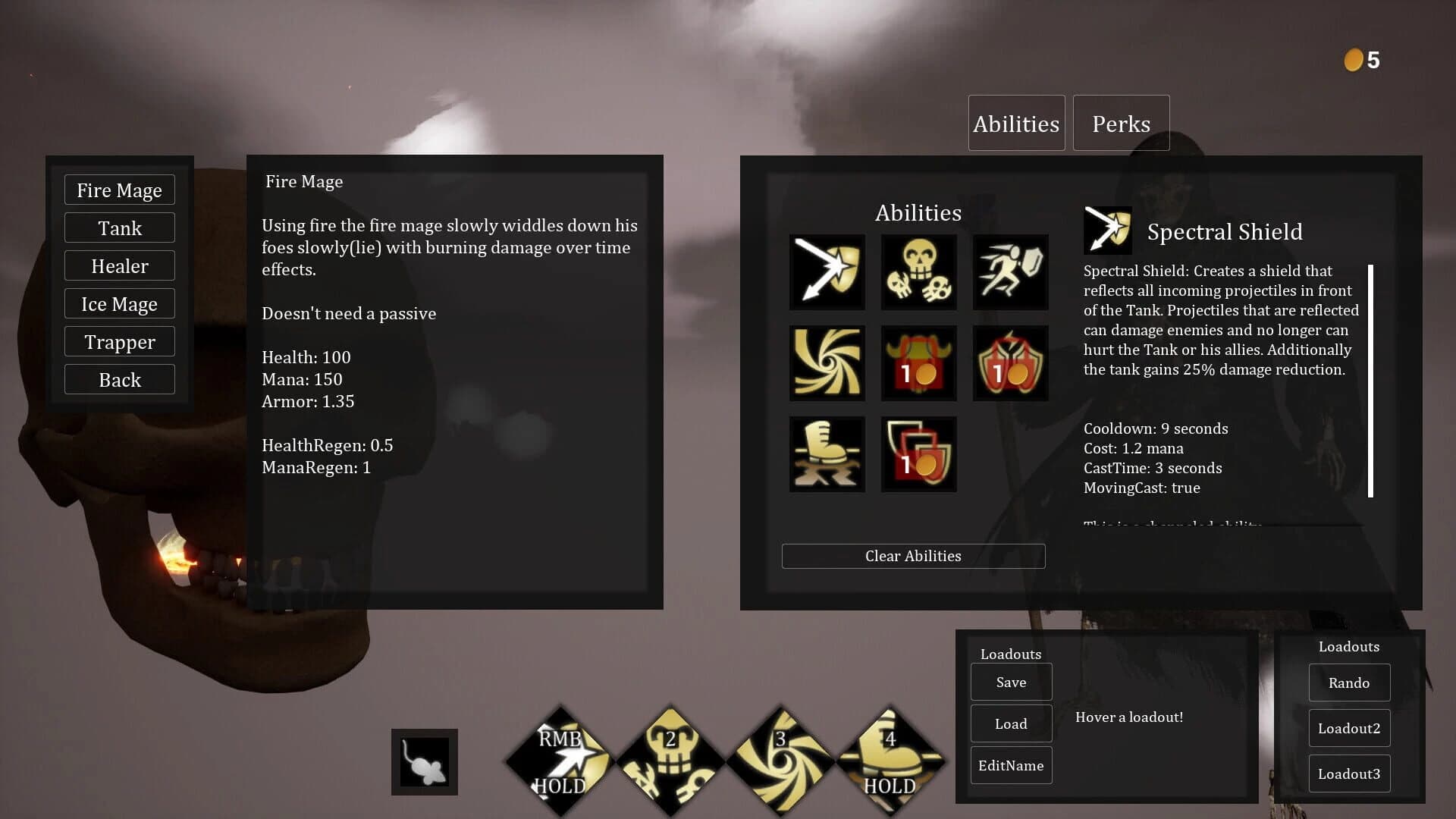Click the gold coin counter showing 5
The image size is (1456, 819).
point(1360,60)
